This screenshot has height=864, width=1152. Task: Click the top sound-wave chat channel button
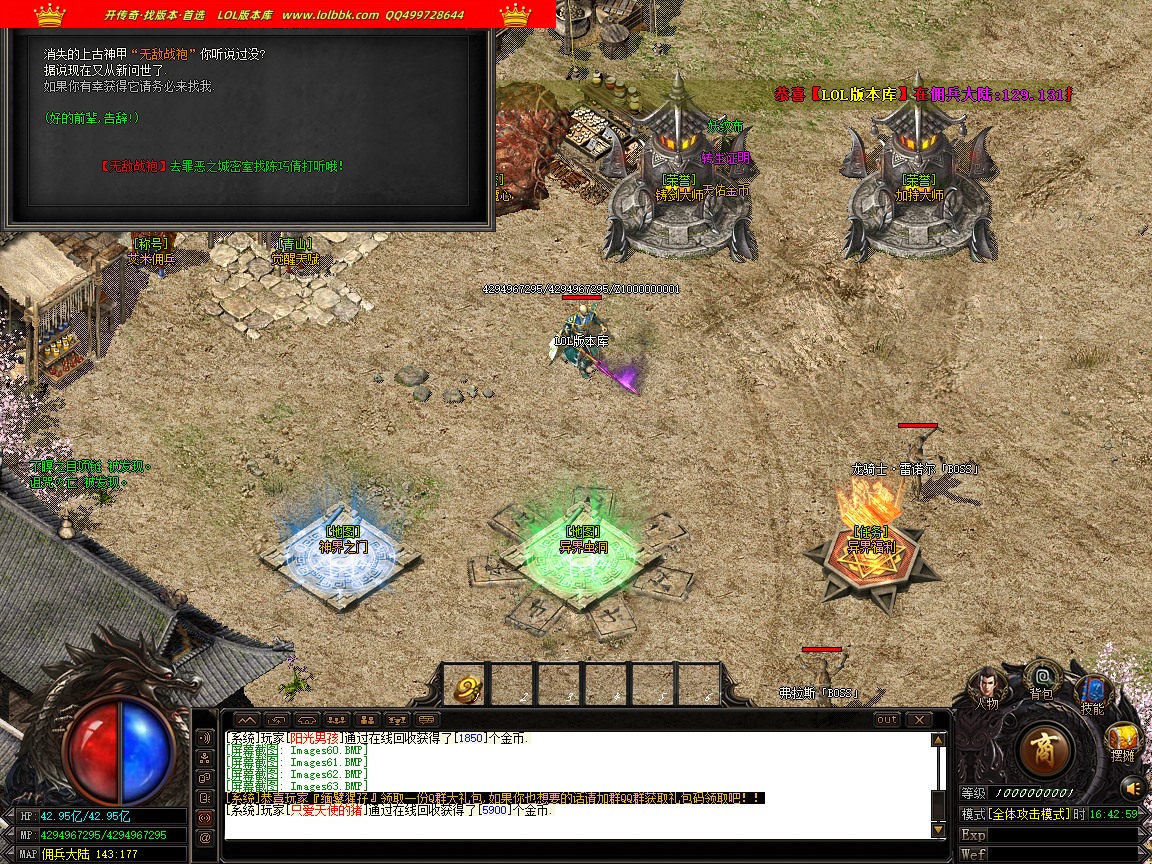(205, 738)
